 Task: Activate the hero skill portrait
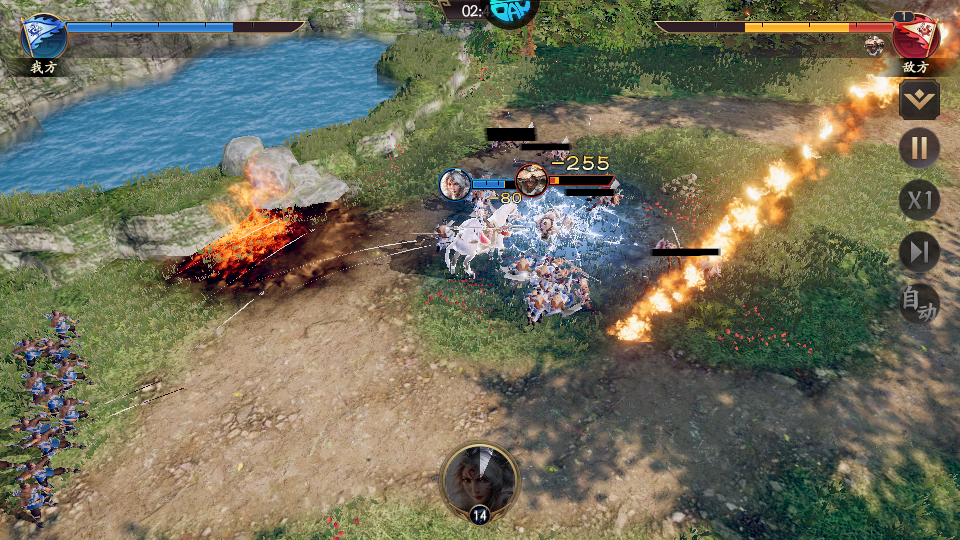click(480, 480)
